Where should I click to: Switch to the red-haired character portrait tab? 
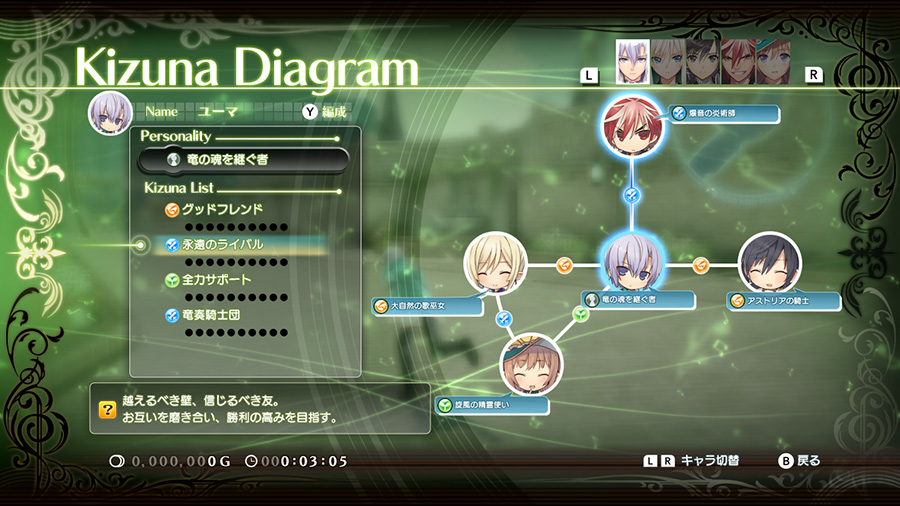tap(737, 61)
